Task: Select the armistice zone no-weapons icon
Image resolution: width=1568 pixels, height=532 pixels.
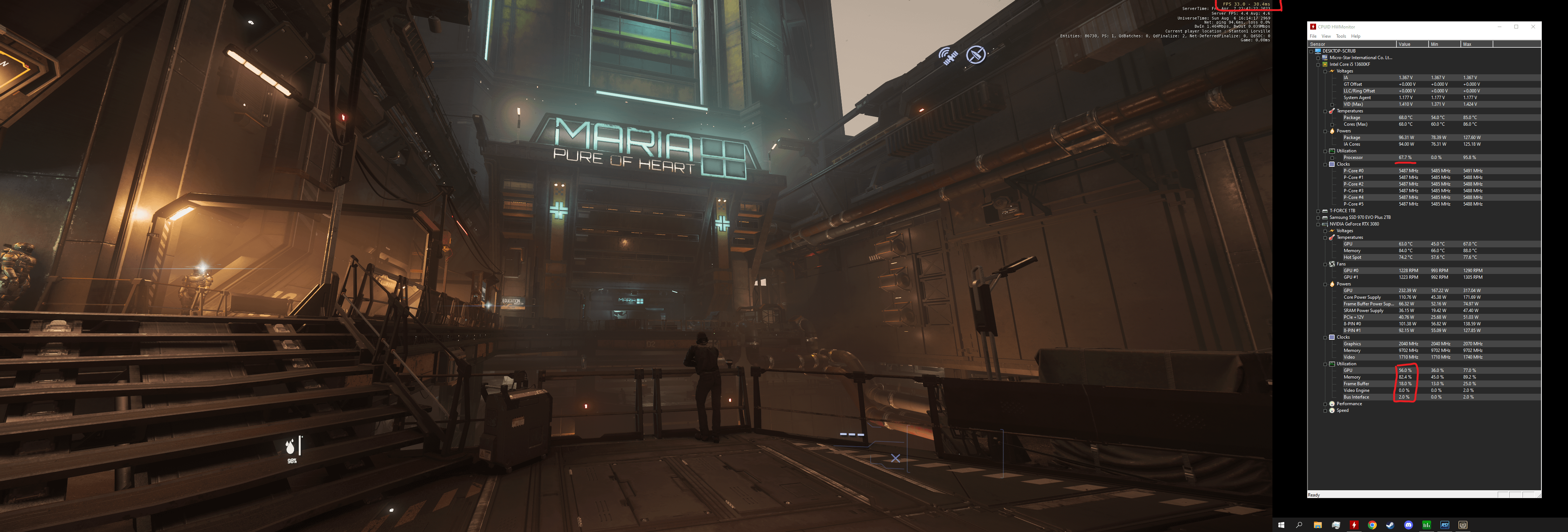Action: 975,55
